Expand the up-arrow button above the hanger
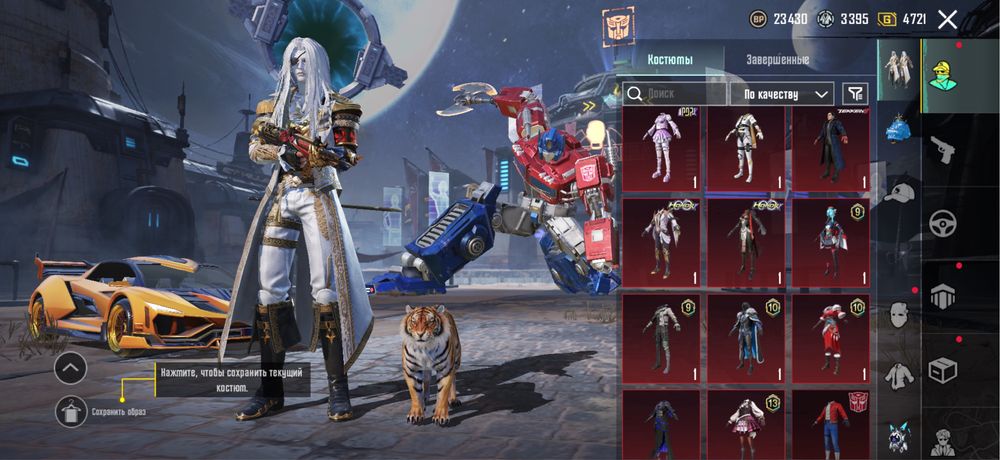The image size is (1000, 460). pos(70,369)
